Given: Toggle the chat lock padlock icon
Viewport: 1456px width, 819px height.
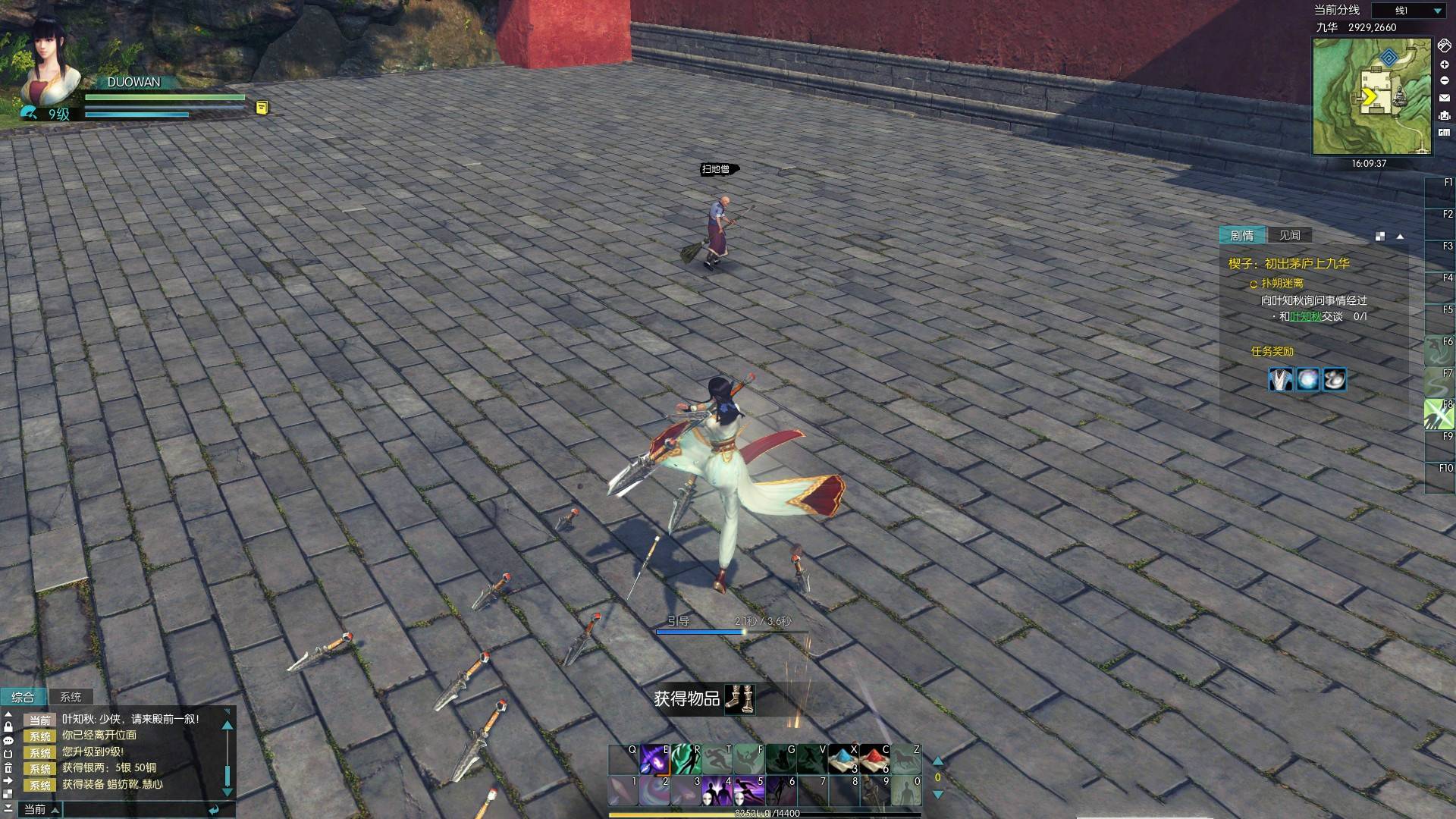Looking at the screenshot, I should [x=8, y=726].
